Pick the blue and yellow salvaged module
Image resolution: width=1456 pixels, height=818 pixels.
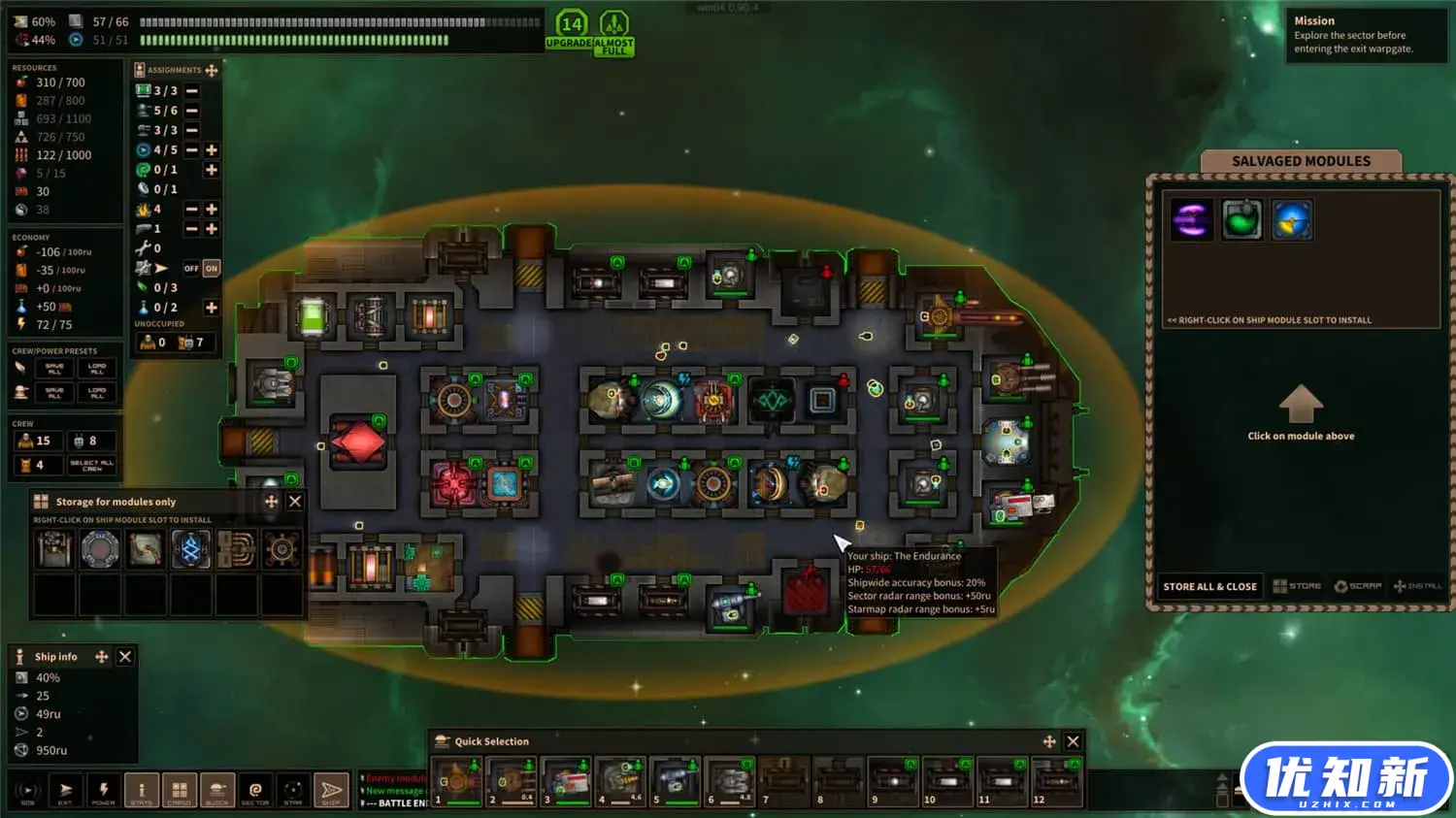(x=1292, y=219)
